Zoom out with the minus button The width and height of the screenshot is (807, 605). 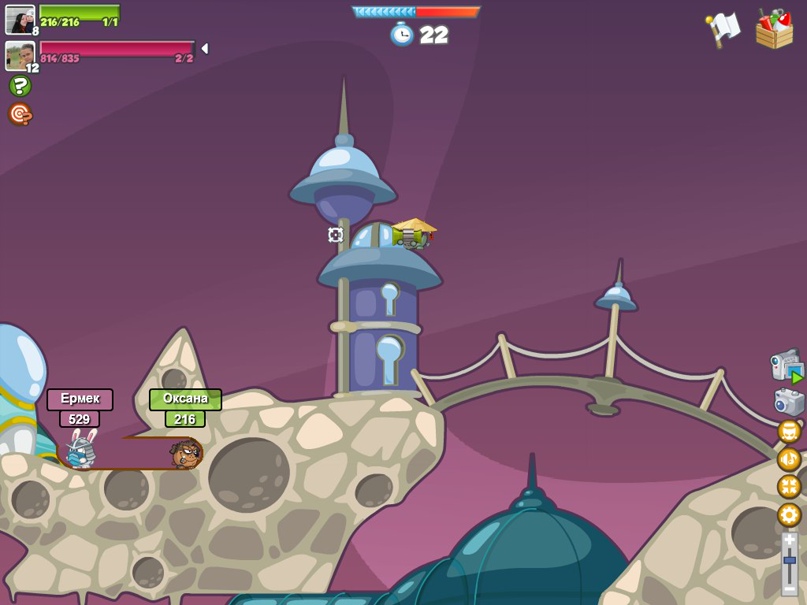click(790, 589)
